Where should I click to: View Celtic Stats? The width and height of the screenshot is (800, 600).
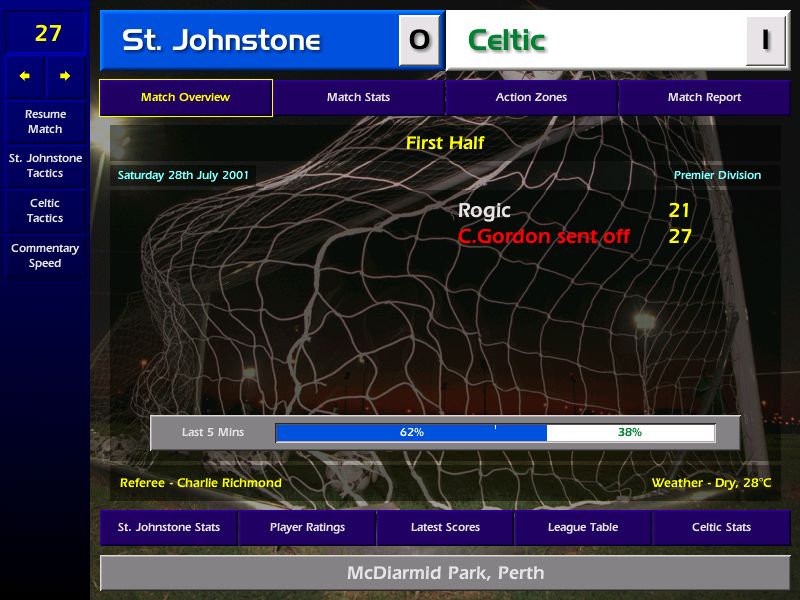pos(721,528)
